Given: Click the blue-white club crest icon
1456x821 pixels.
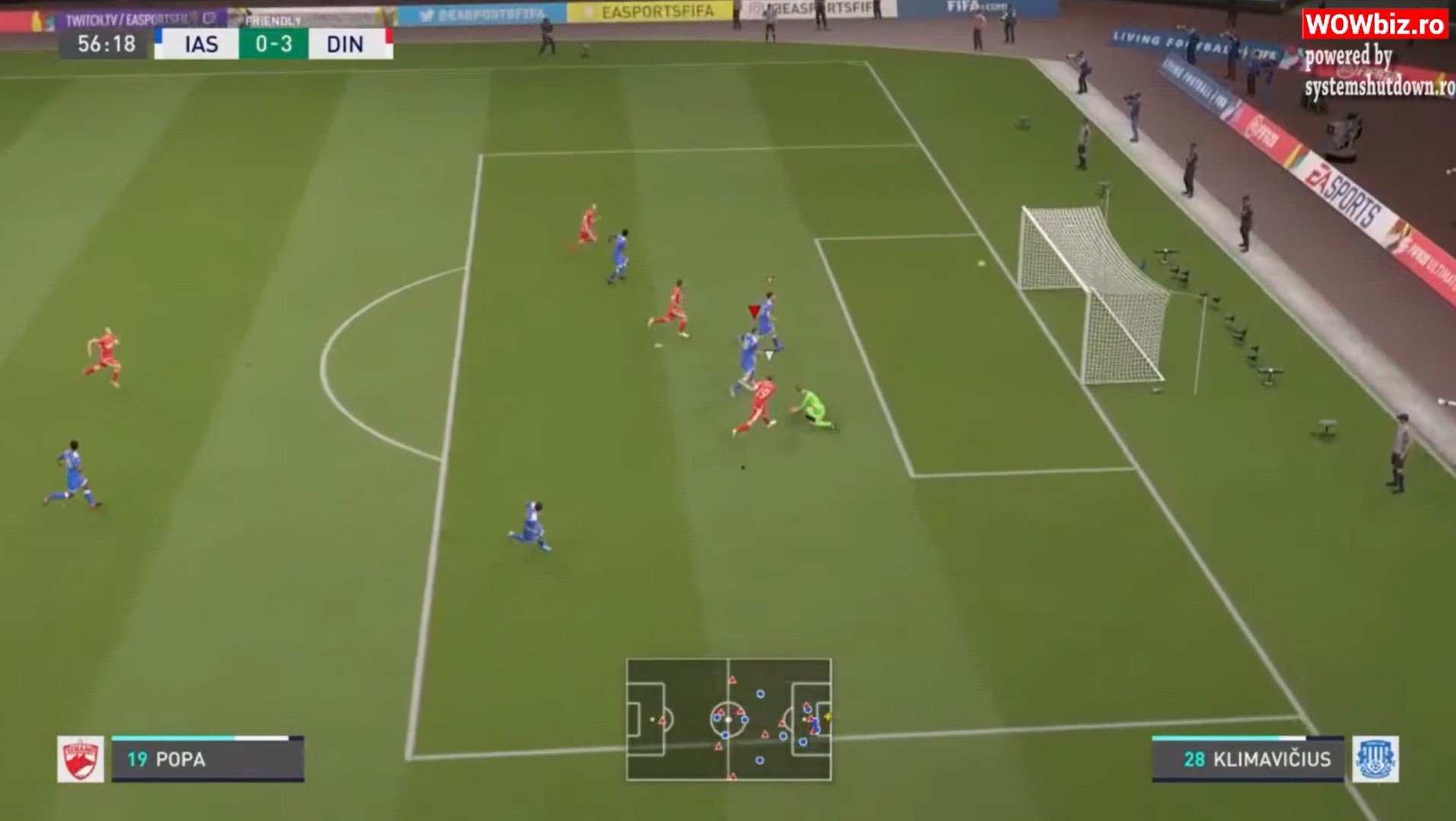Looking at the screenshot, I should click(x=1375, y=759).
